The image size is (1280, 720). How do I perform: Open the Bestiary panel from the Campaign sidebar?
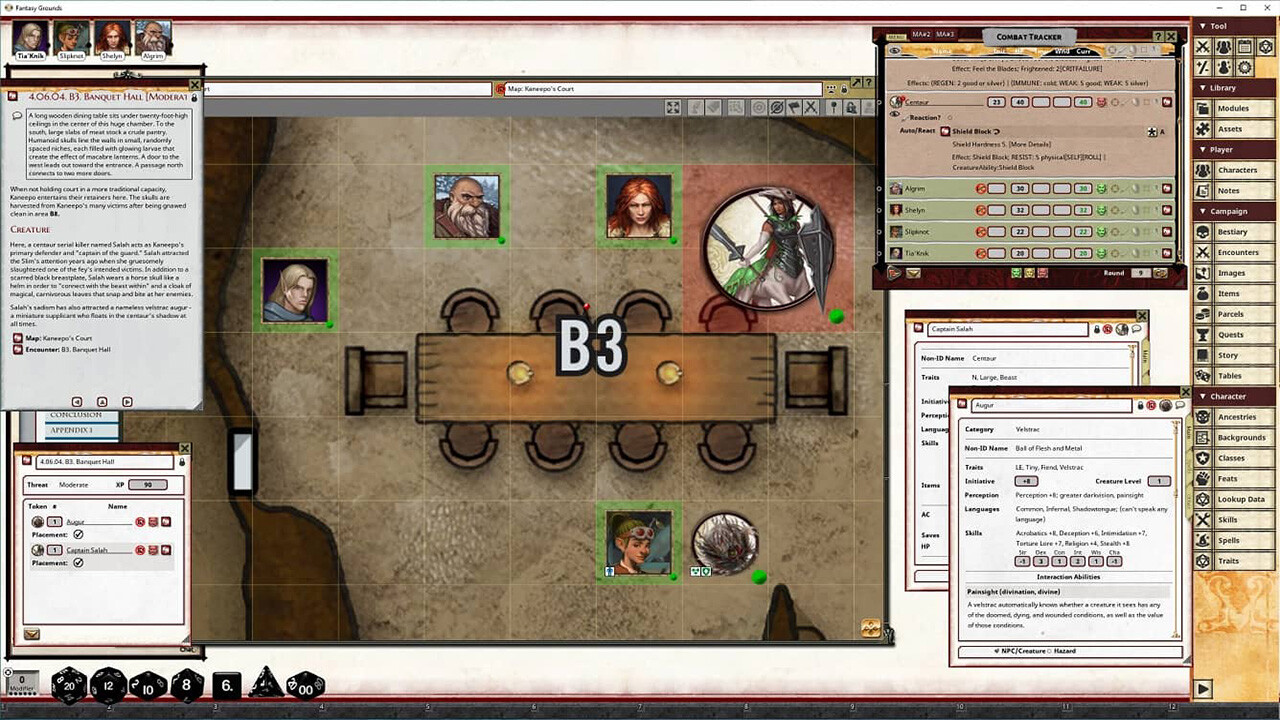tap(1236, 231)
